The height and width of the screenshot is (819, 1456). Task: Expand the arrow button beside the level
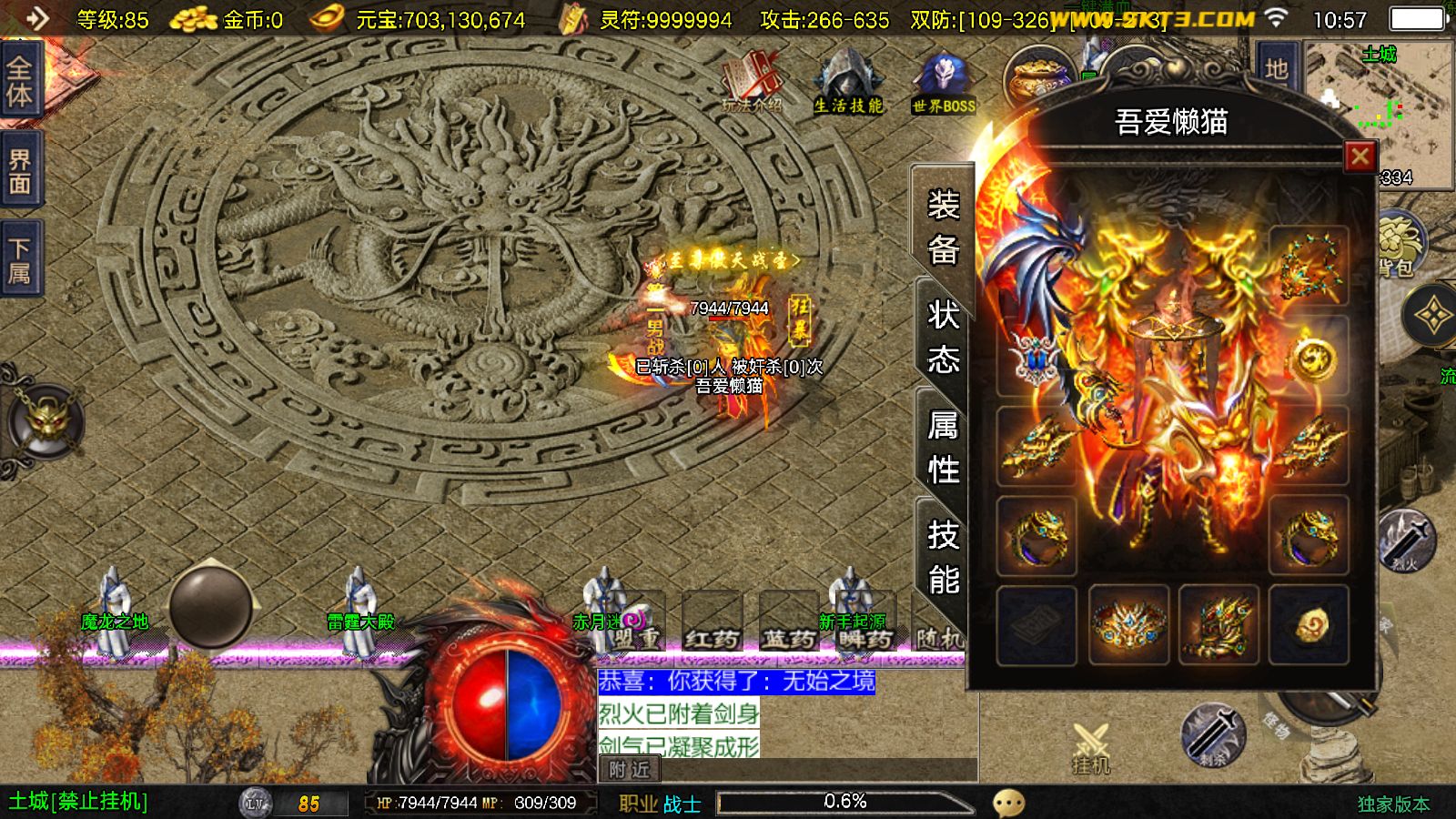[x=36, y=18]
